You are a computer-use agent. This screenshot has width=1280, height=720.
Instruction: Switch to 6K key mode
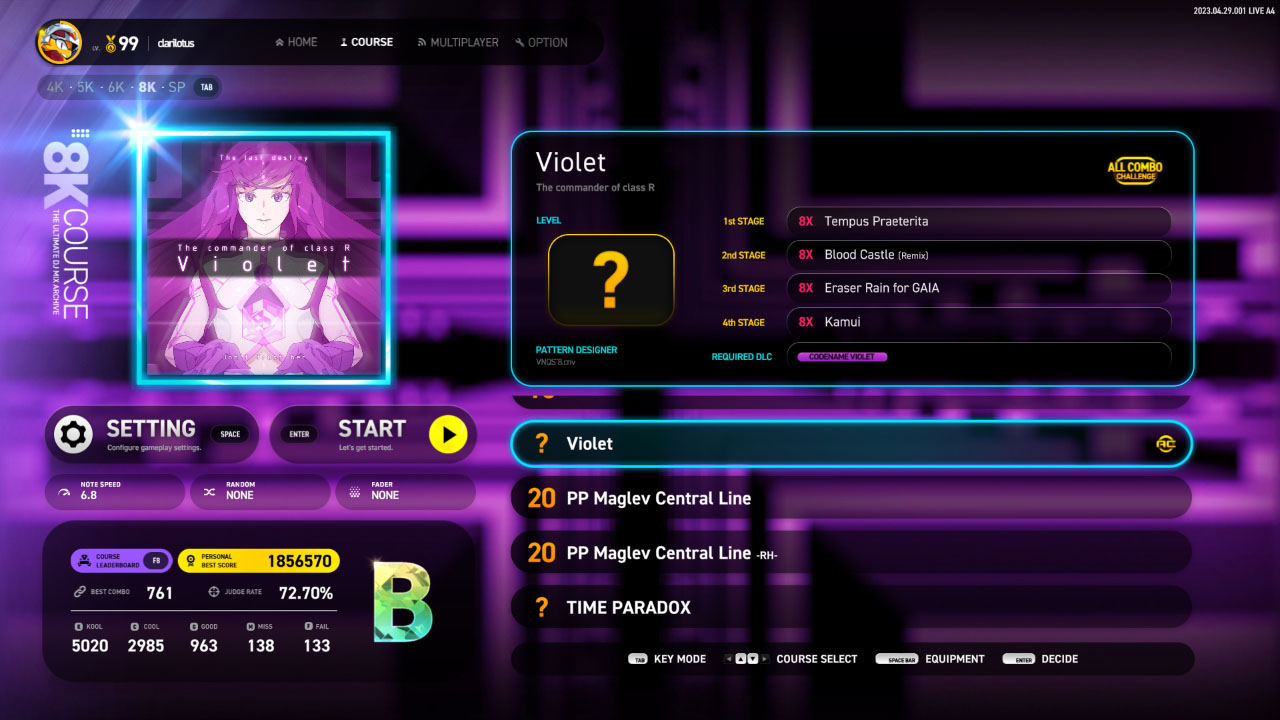point(116,87)
